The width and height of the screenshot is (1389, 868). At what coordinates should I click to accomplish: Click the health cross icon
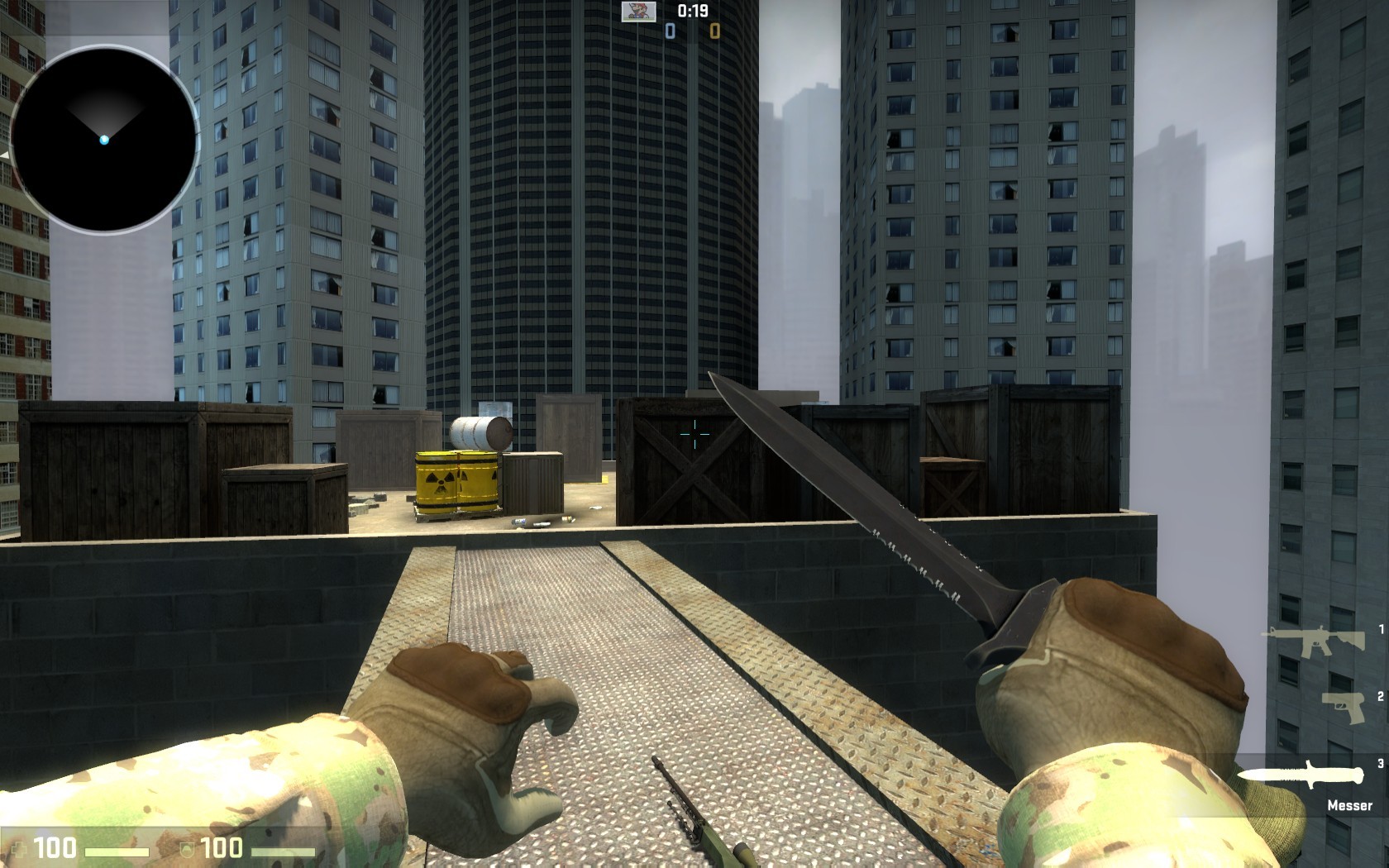[20, 848]
